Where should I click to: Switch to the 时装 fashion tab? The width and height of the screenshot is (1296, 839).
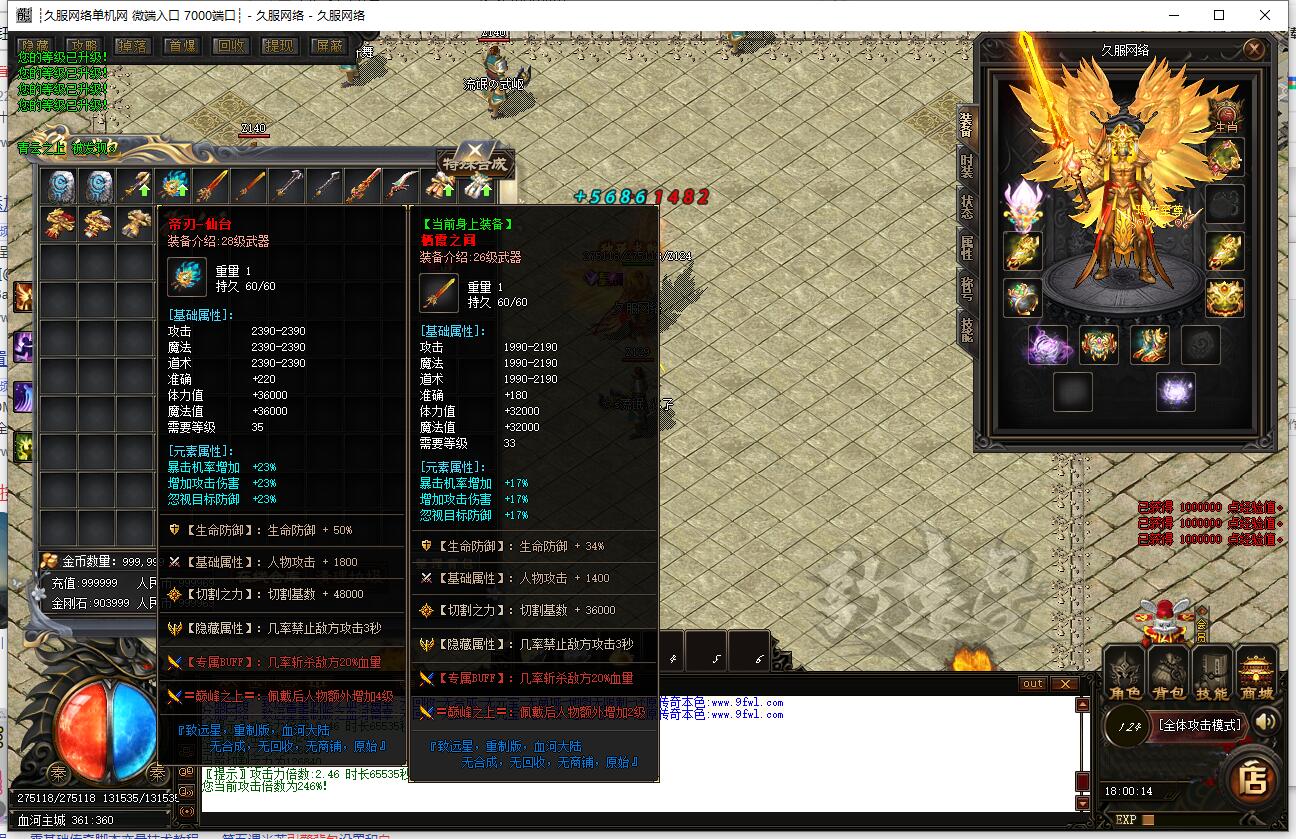coord(967,165)
